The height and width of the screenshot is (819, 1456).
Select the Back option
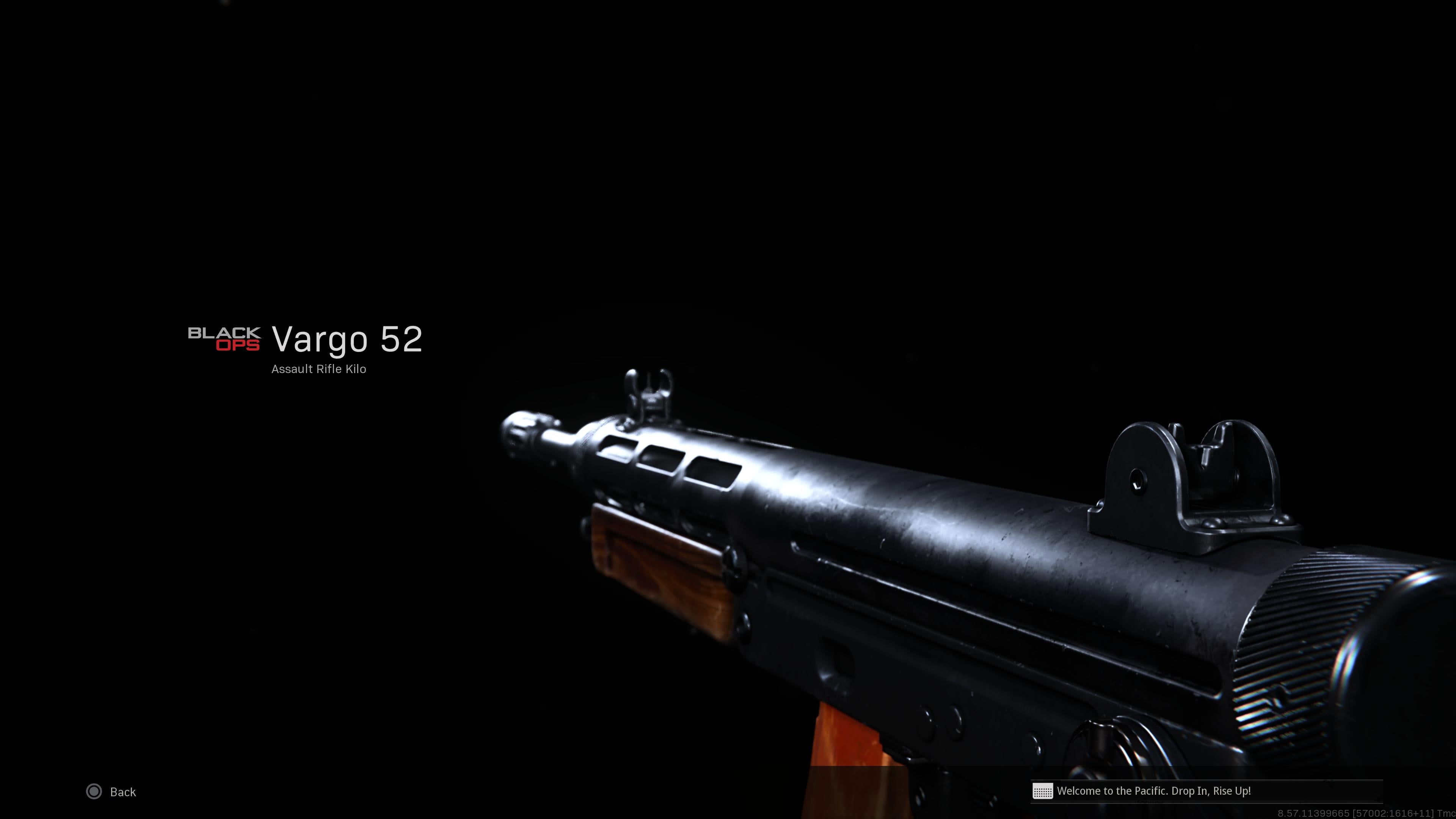tap(113, 791)
